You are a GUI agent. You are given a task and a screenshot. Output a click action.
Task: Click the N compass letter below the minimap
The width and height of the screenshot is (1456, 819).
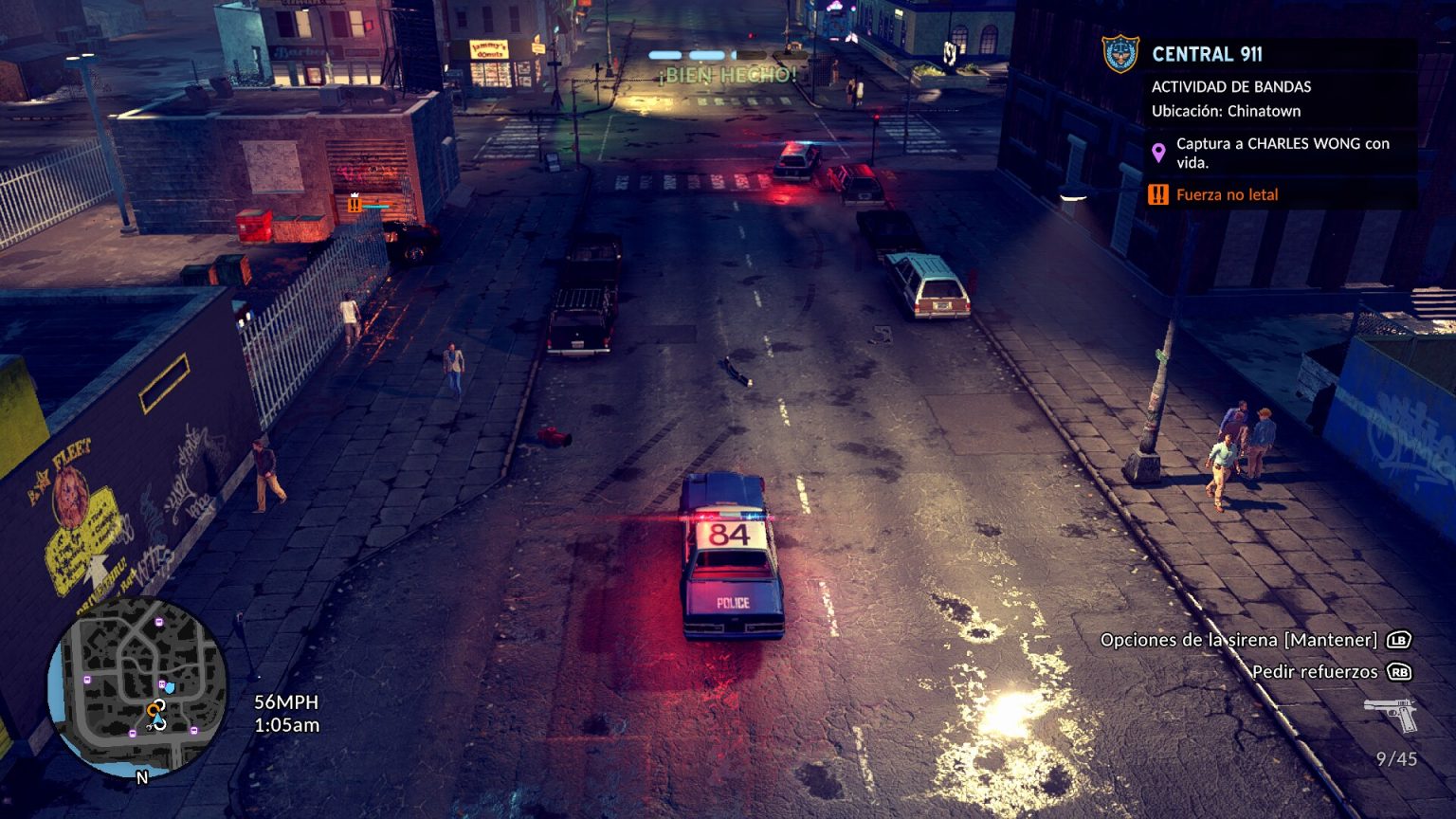click(141, 777)
